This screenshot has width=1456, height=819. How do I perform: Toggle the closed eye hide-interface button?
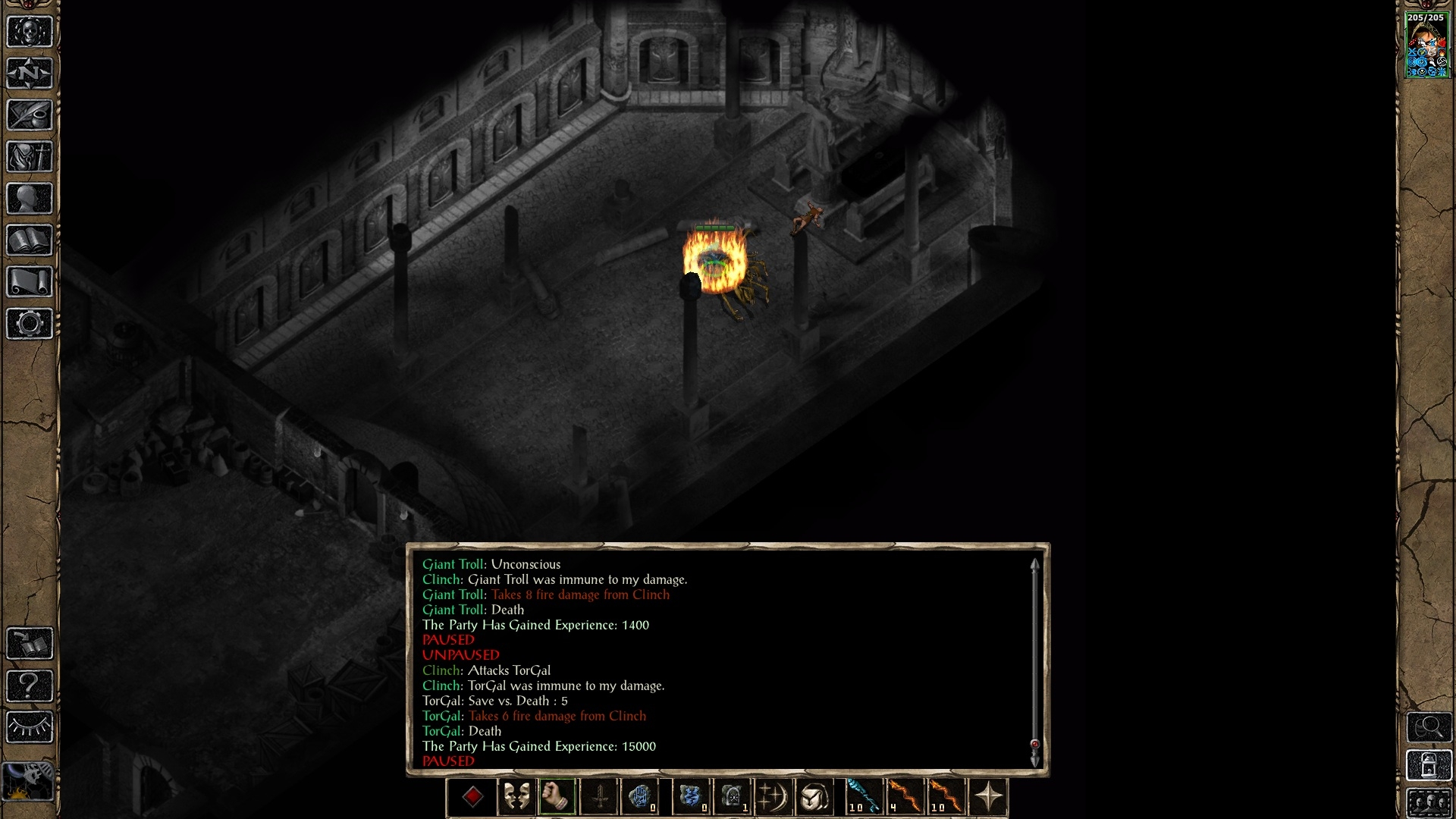point(30,727)
